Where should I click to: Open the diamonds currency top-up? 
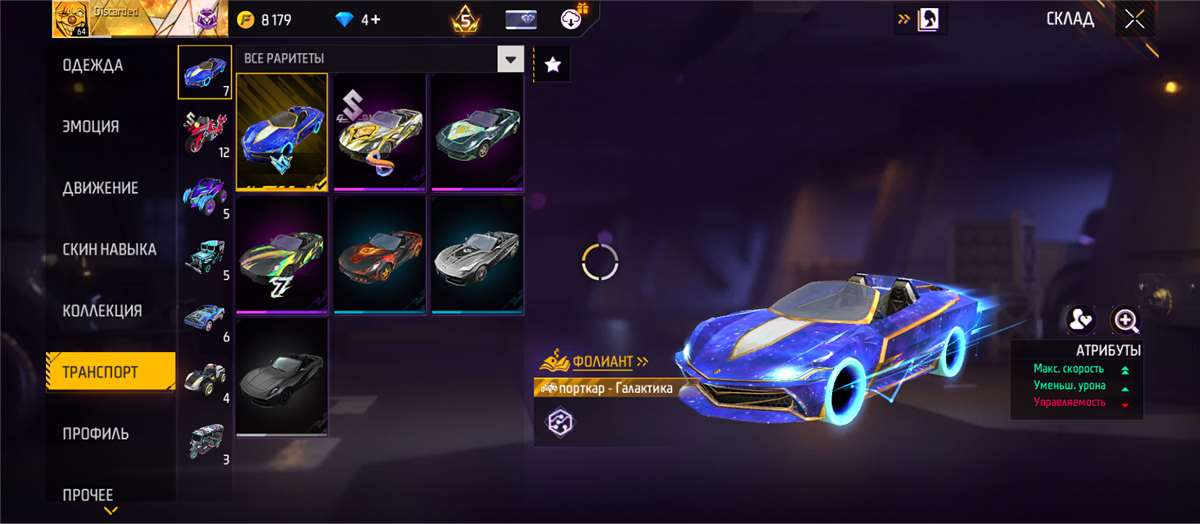pyautogui.click(x=359, y=19)
